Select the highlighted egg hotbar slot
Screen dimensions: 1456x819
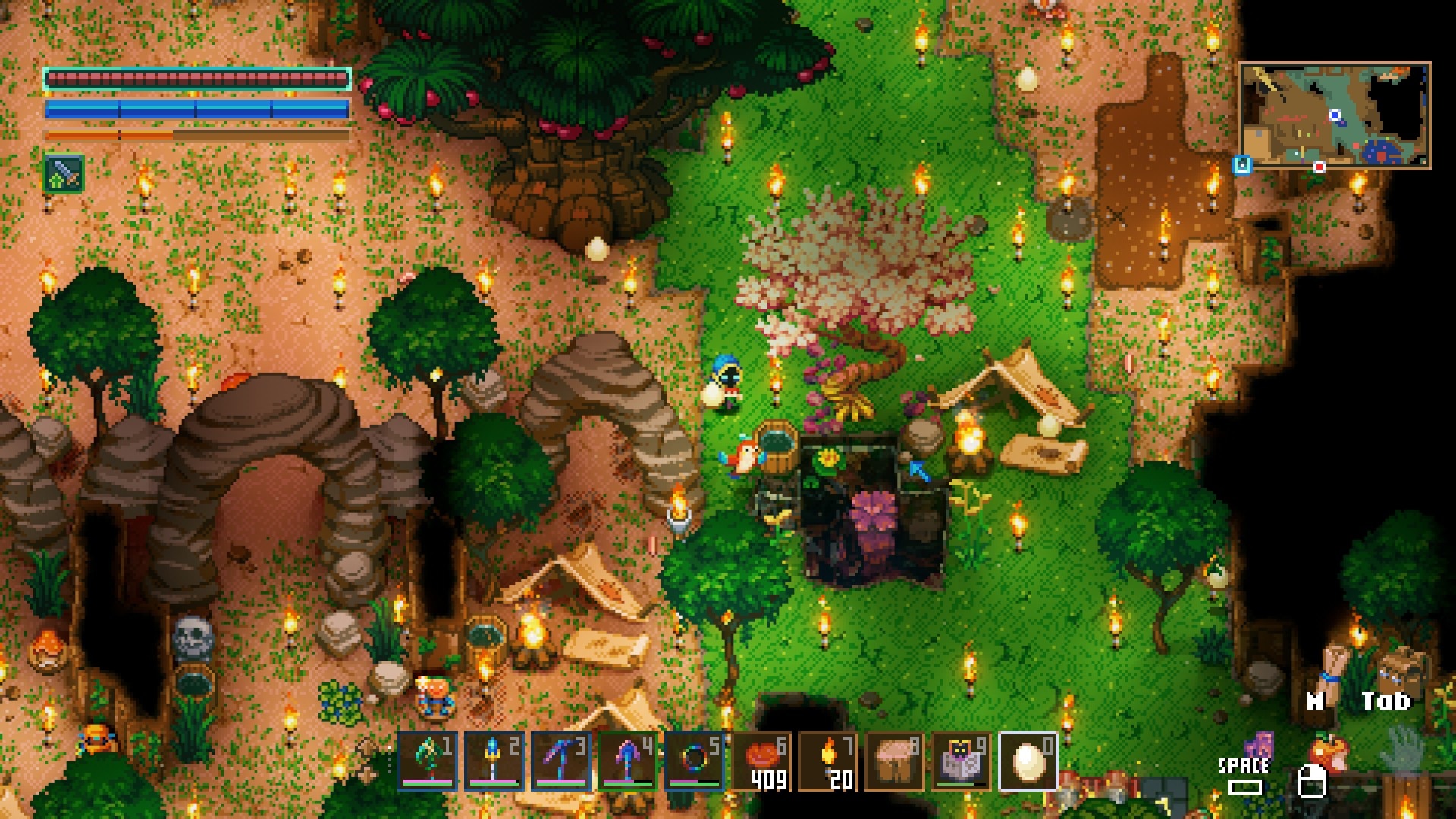pos(1028,761)
